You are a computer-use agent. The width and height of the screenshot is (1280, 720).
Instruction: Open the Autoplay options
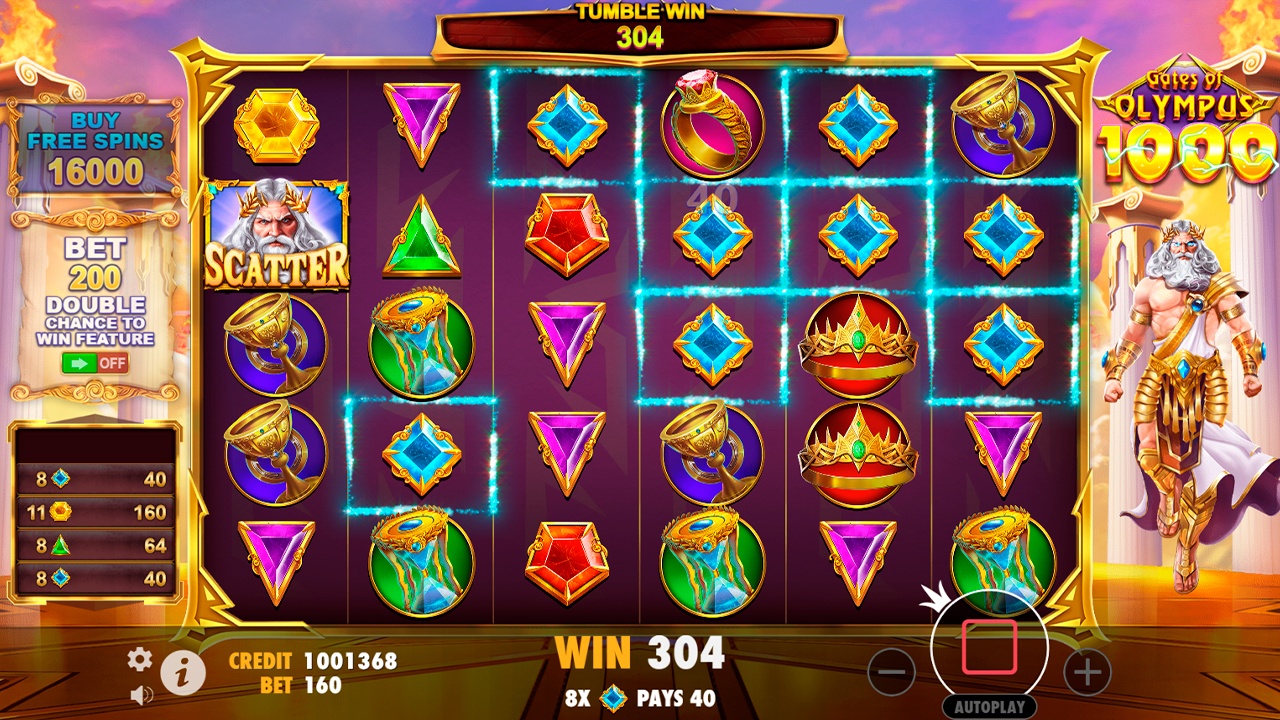[988, 706]
